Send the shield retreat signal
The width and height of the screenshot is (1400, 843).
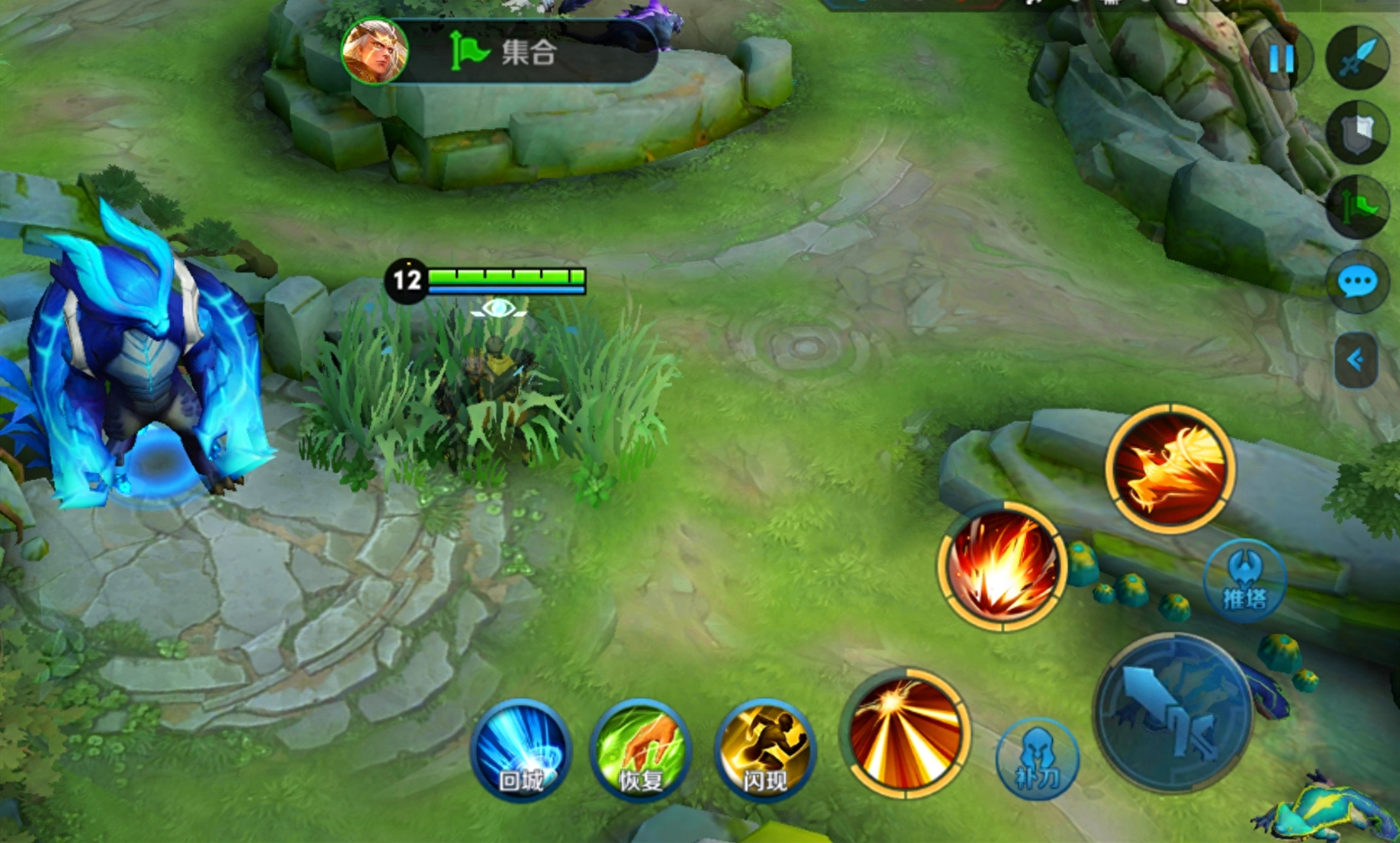pyautogui.click(x=1358, y=132)
